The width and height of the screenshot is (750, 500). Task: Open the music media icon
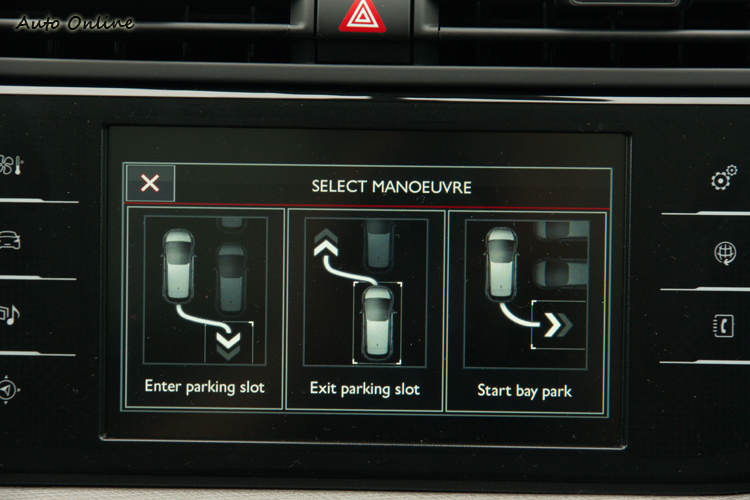point(10,316)
